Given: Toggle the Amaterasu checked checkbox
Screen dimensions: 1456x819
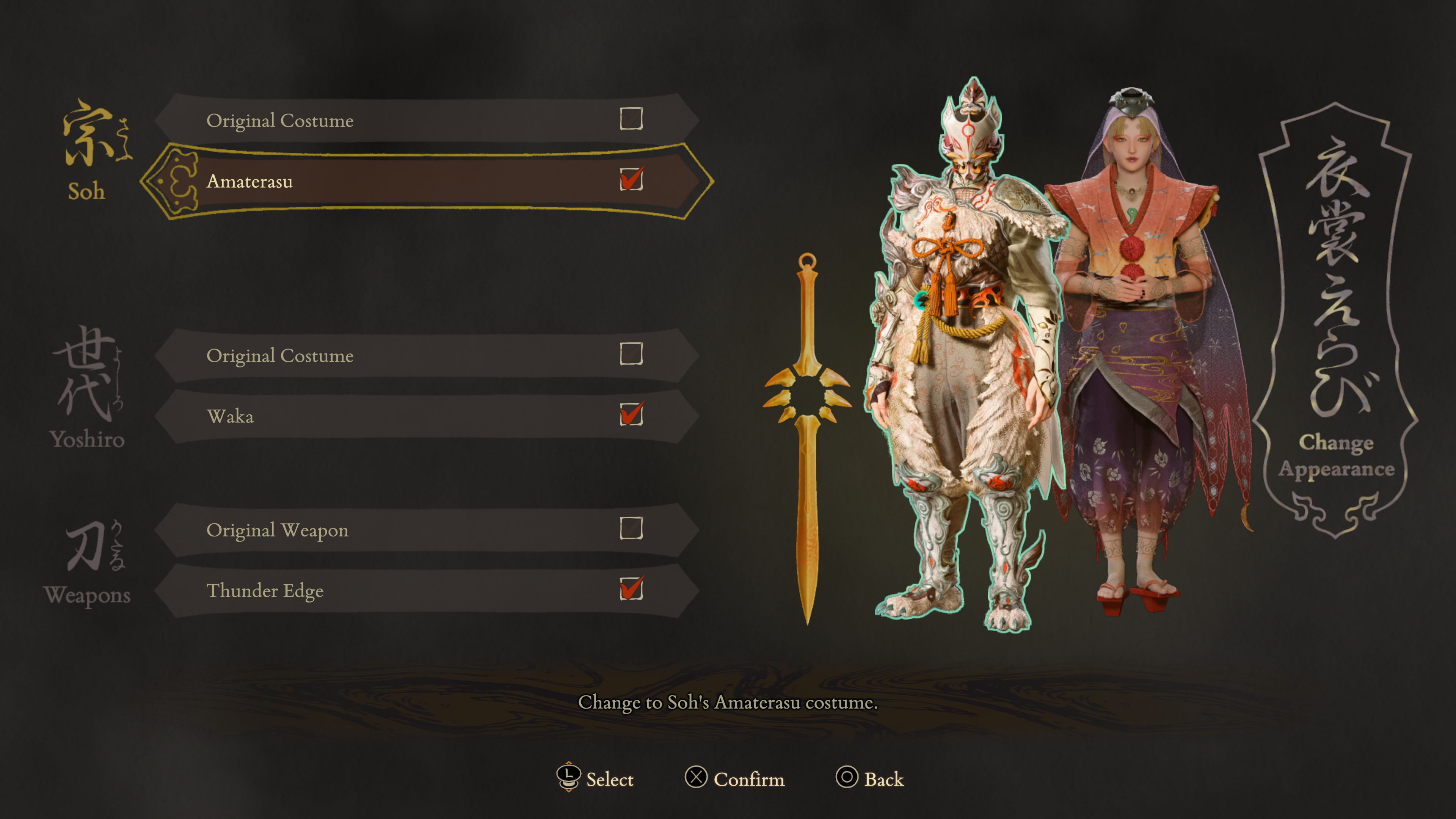Looking at the screenshot, I should (631, 180).
